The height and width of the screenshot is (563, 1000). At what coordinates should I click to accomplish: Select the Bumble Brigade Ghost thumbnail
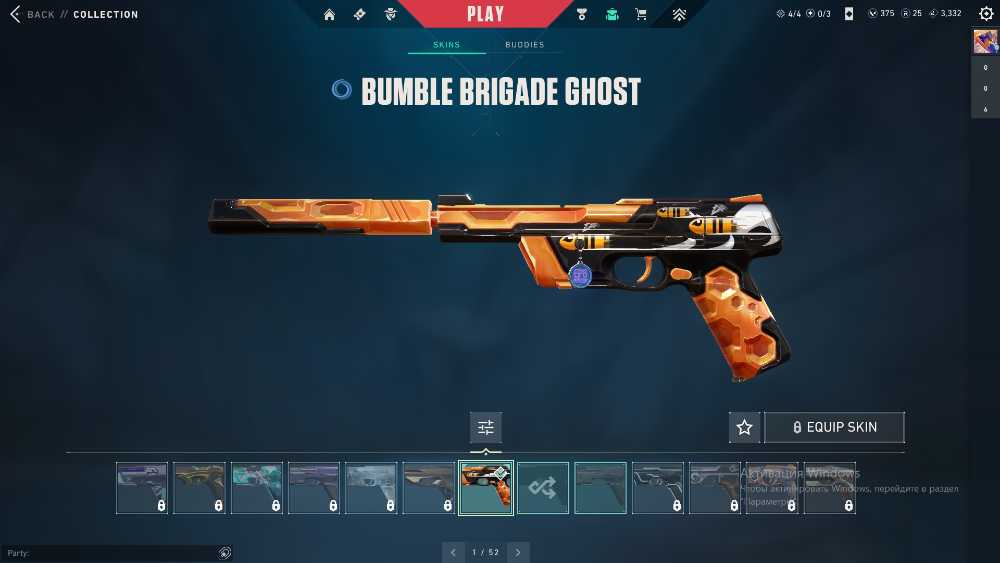486,487
